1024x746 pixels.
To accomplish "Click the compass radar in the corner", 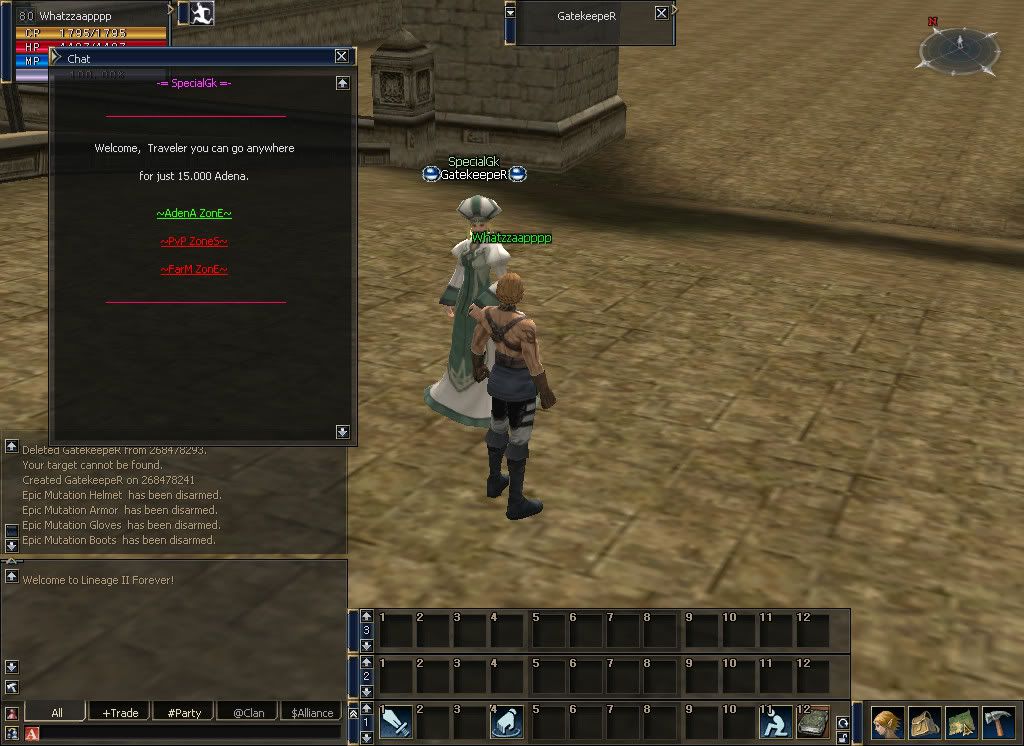I will coord(959,47).
